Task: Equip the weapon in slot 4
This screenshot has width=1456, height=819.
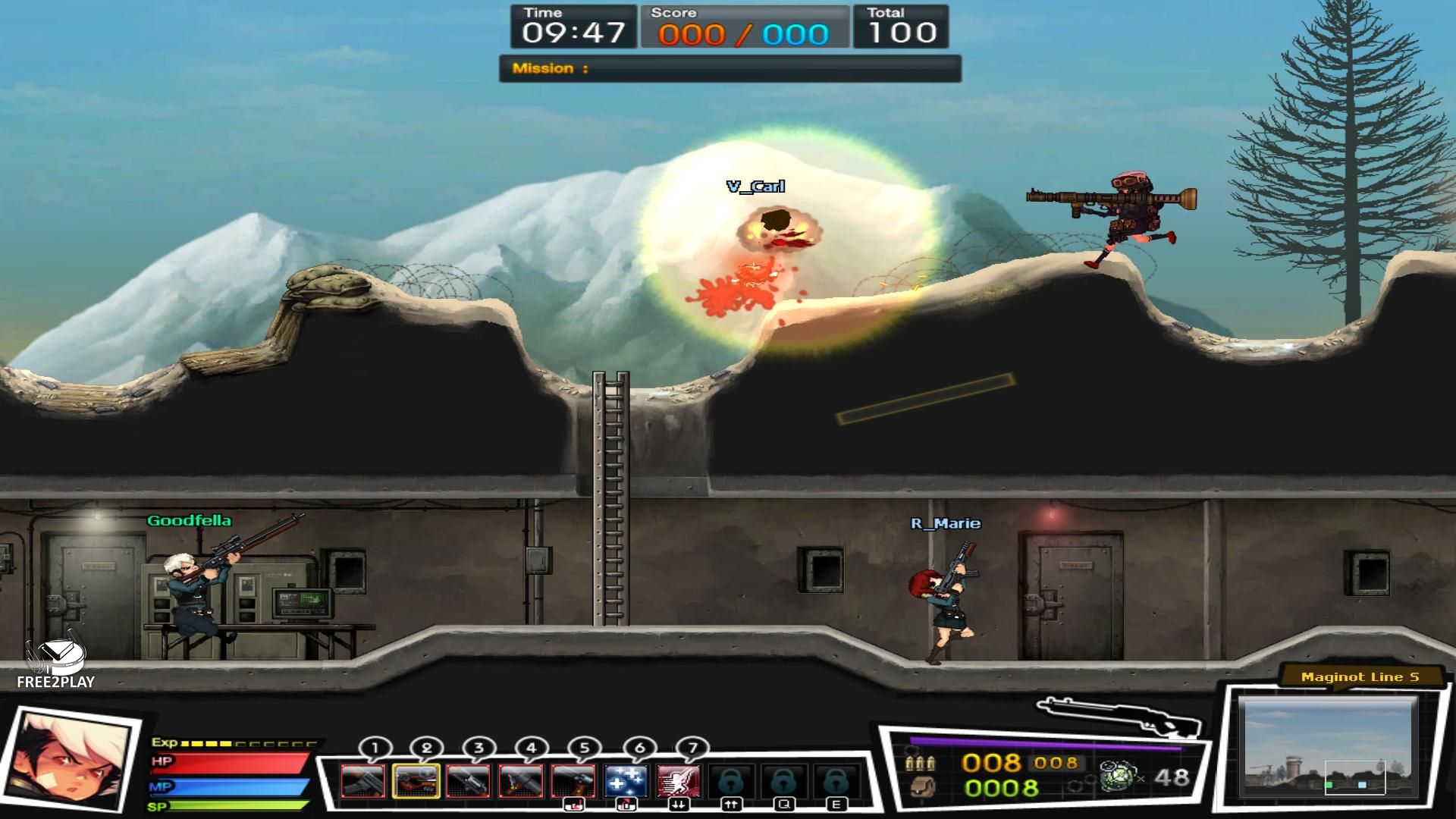Action: (521, 780)
